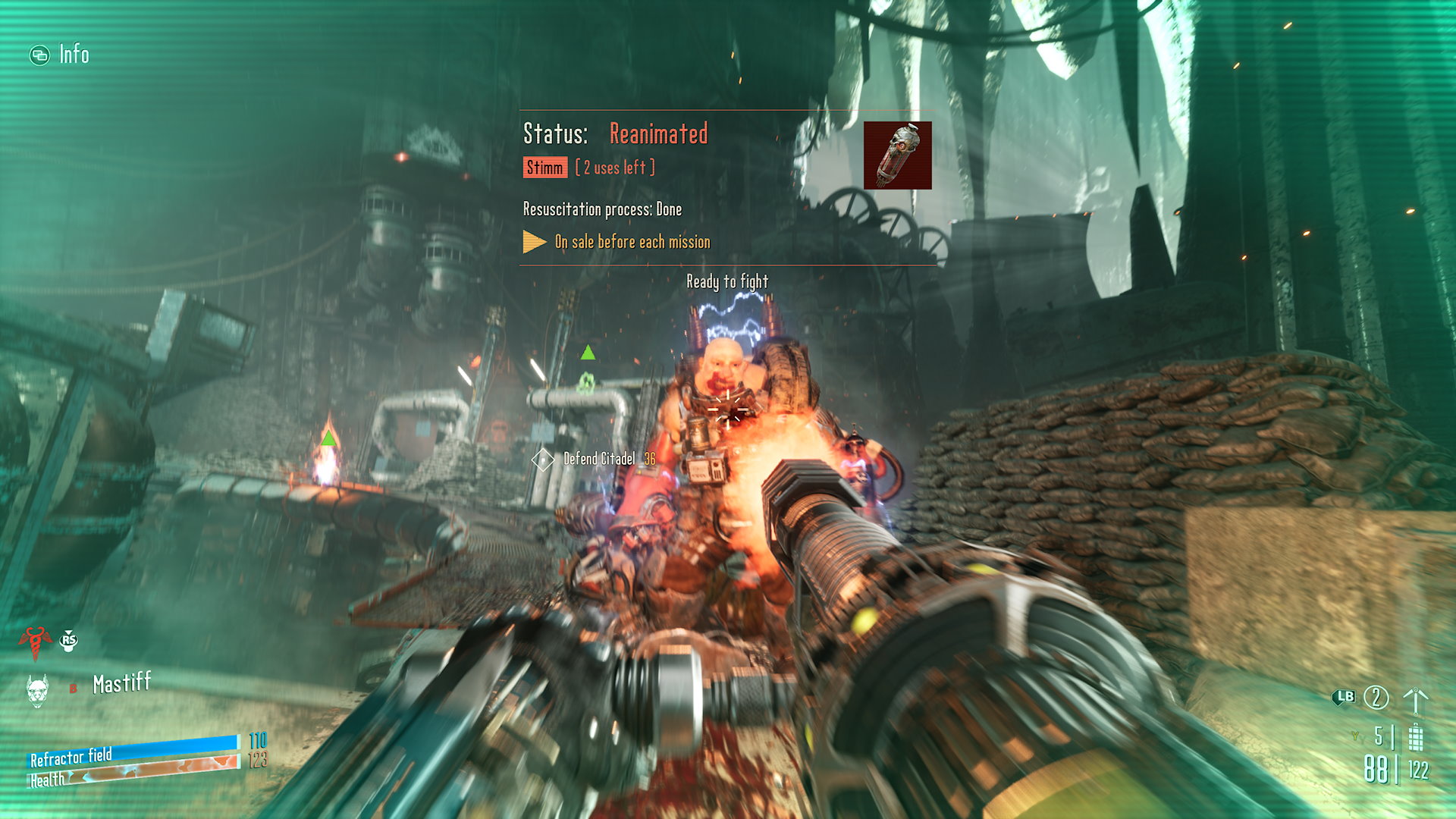Screen dimensions: 1456x819
Task: Select the Stimm injector thumbnail
Action: click(x=897, y=155)
